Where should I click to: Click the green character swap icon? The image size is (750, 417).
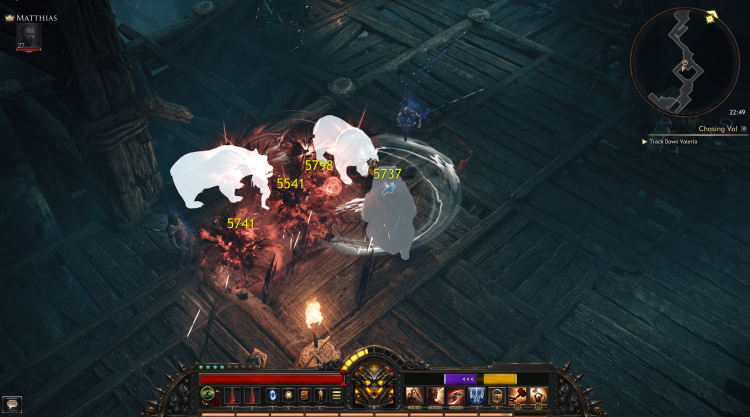[207, 395]
